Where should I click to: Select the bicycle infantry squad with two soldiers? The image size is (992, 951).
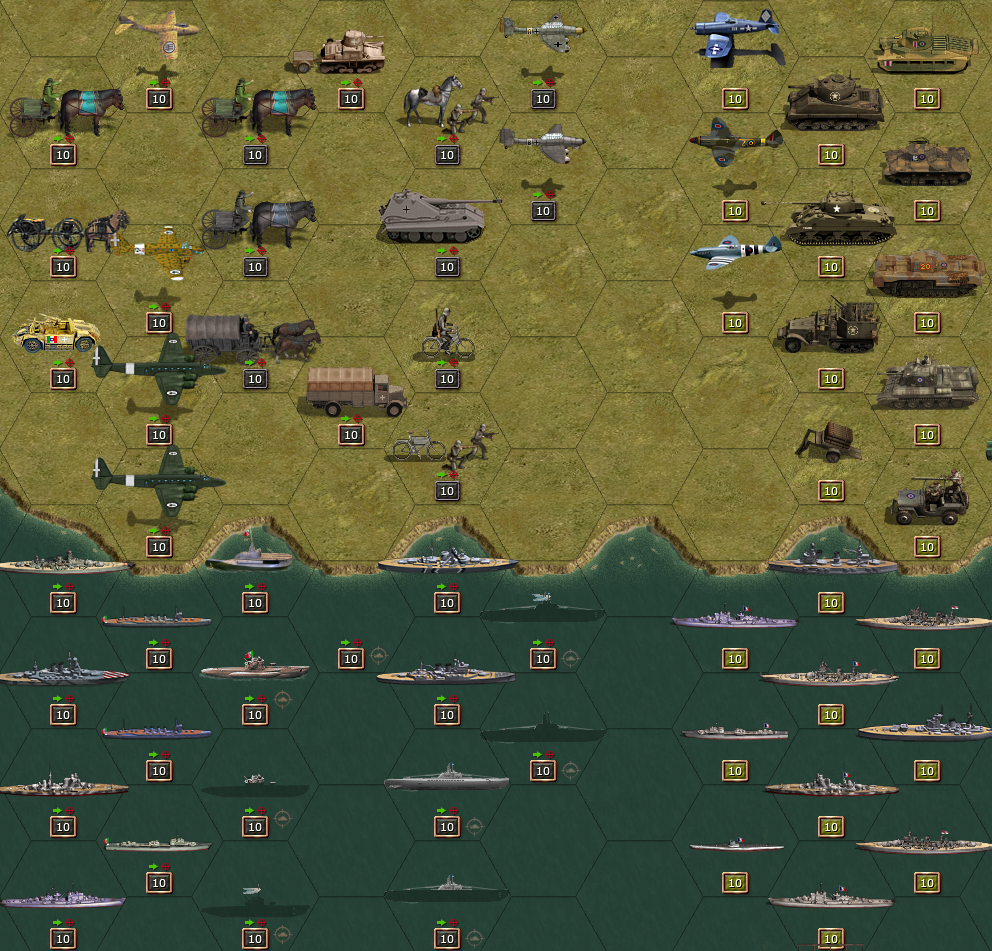click(445, 443)
